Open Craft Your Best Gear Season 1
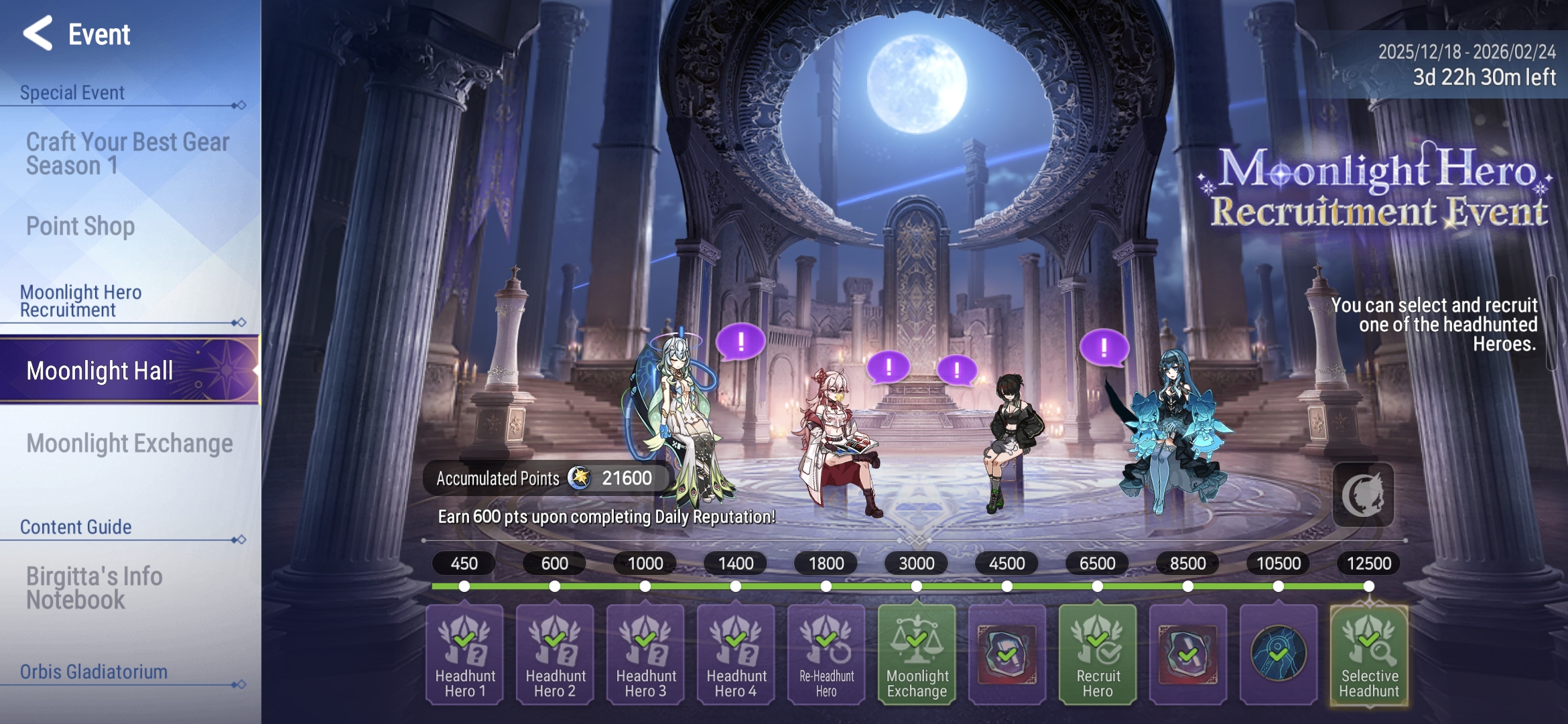The height and width of the screenshot is (724, 1568). click(x=127, y=154)
